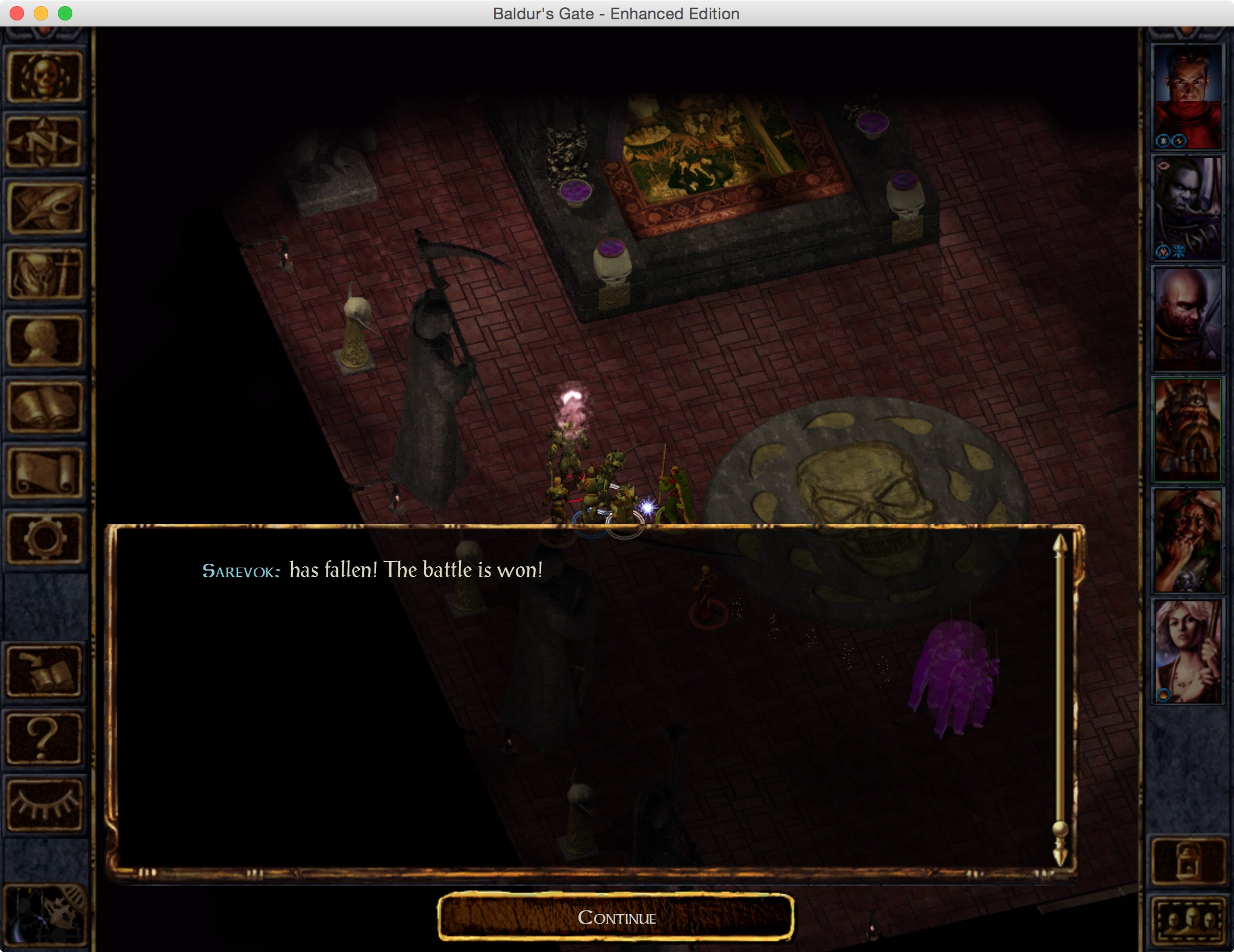Close the game window

pos(17,13)
